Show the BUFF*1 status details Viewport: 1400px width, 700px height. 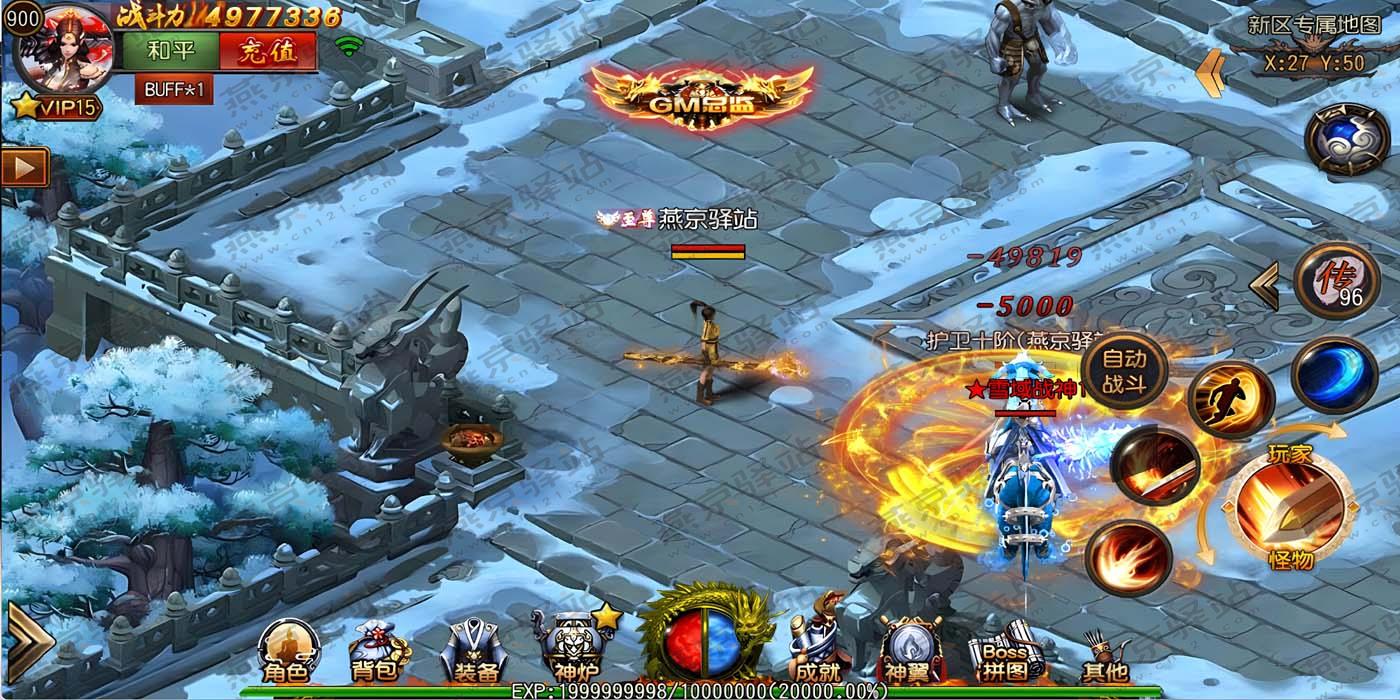point(174,89)
